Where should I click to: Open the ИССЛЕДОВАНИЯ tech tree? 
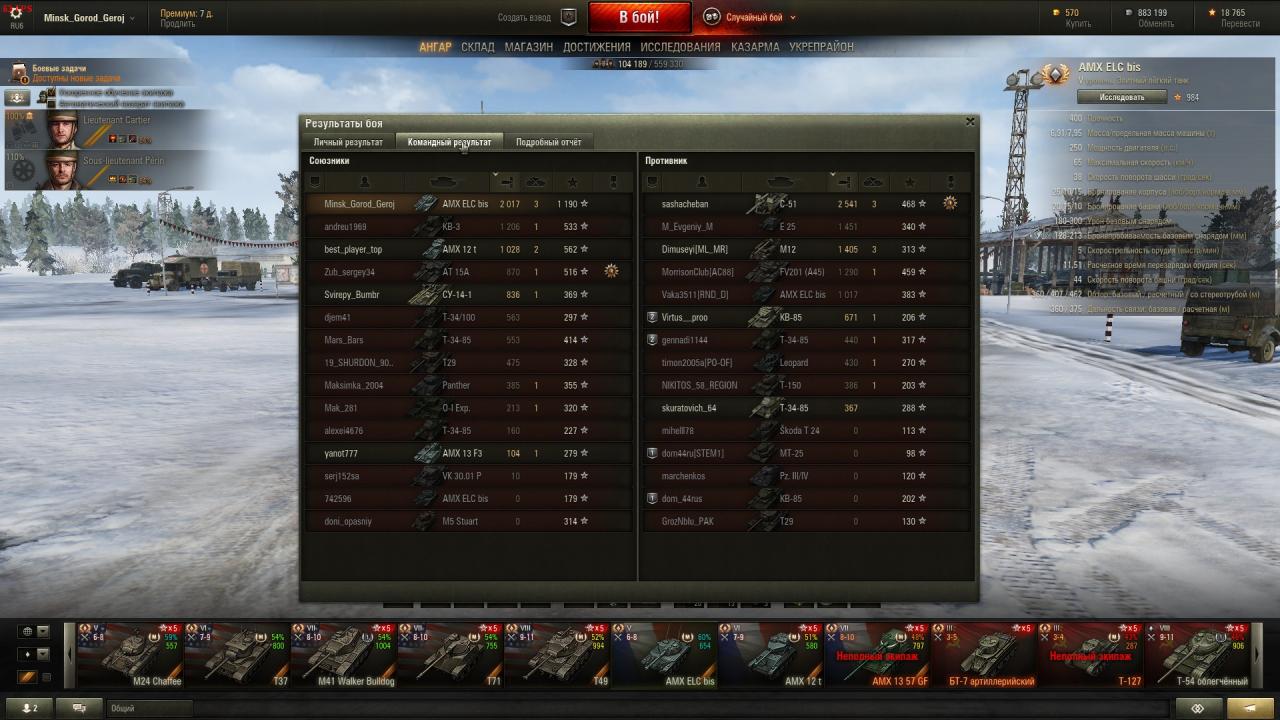680,47
